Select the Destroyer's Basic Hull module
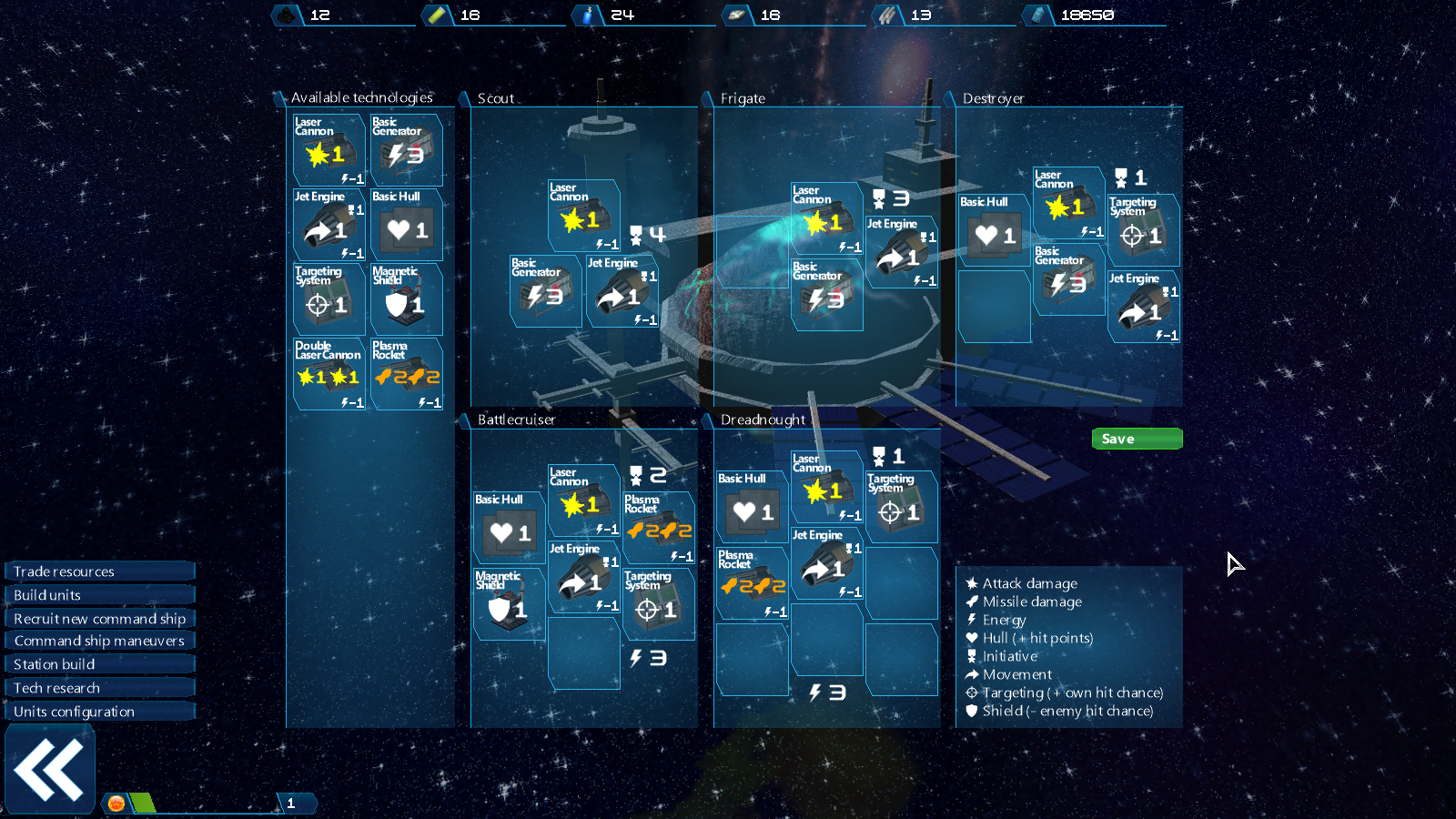The image size is (1456, 819). [x=994, y=230]
